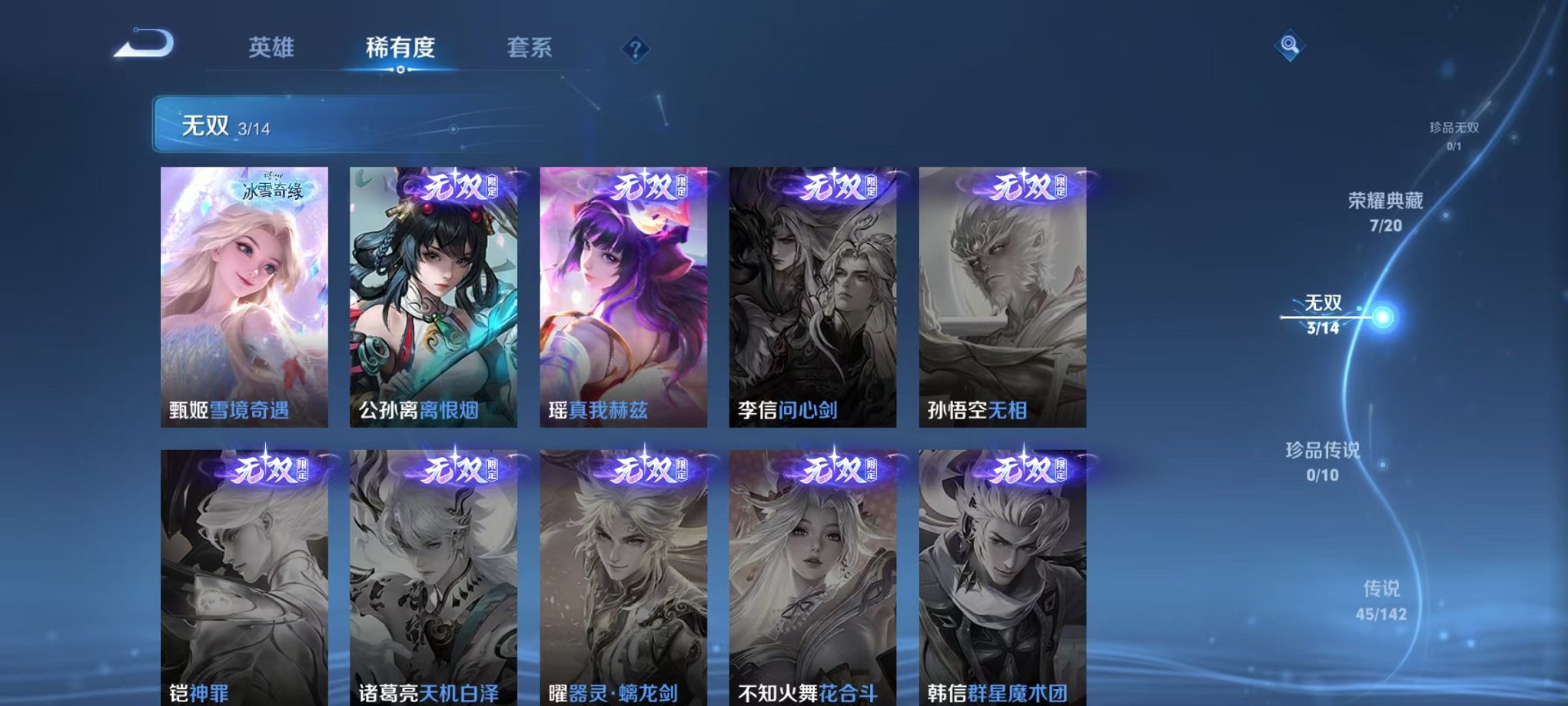The width and height of the screenshot is (1568, 706).
Task: Switch to the 套系 tab
Action: pyautogui.click(x=538, y=46)
